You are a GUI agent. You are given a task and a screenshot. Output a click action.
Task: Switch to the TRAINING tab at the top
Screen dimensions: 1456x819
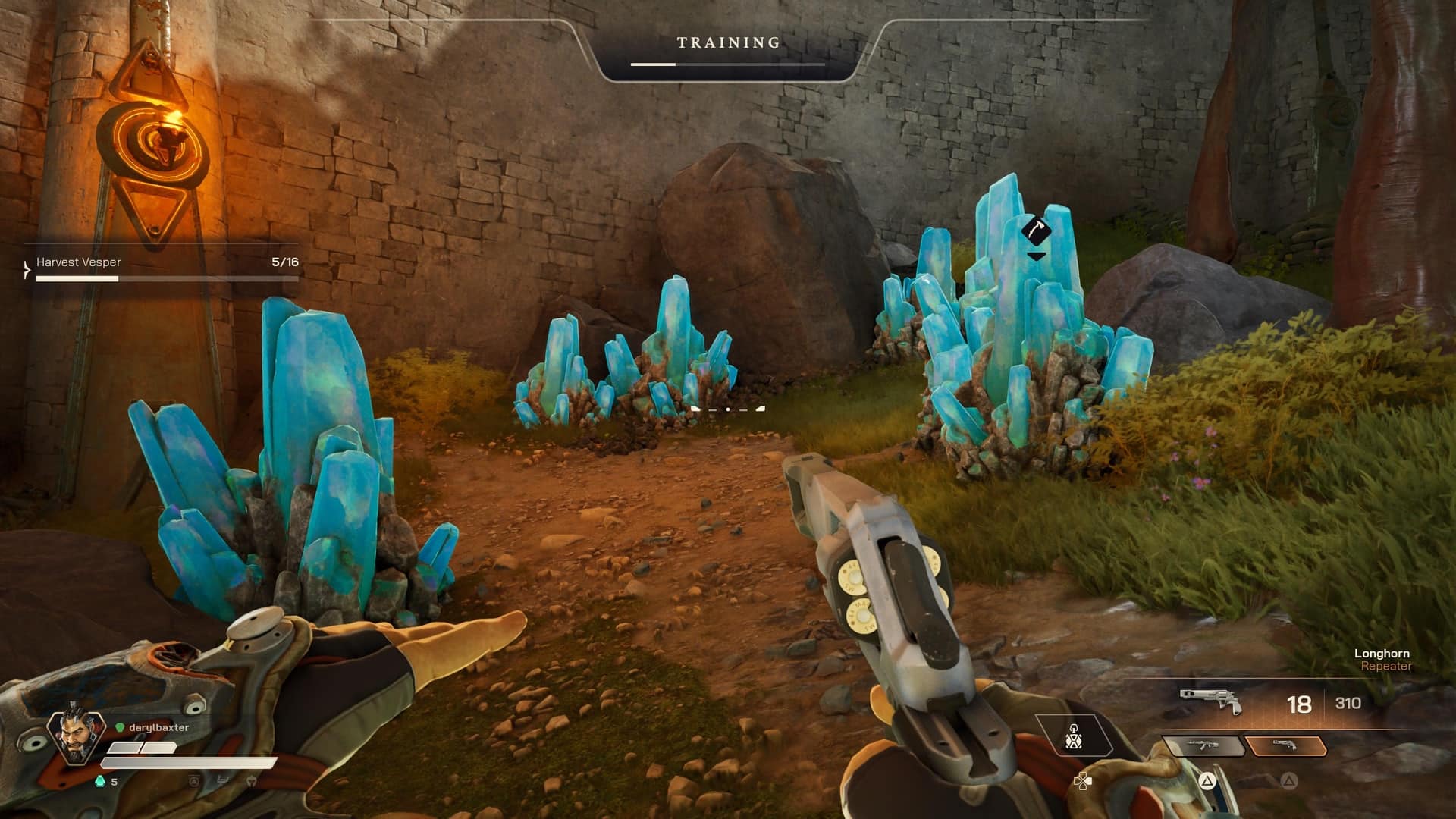(726, 42)
